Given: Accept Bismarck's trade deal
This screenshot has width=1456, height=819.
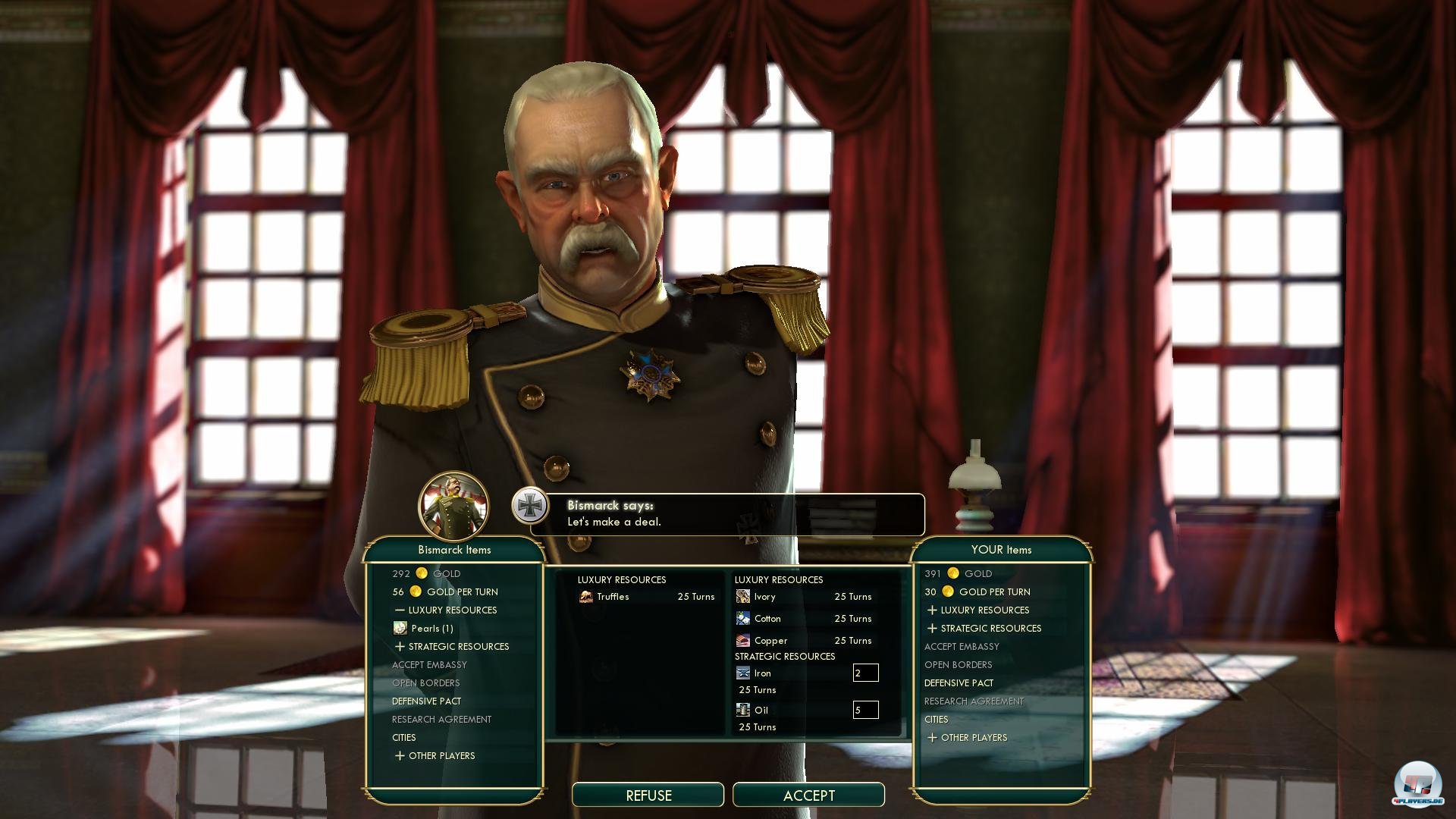Looking at the screenshot, I should [x=808, y=795].
